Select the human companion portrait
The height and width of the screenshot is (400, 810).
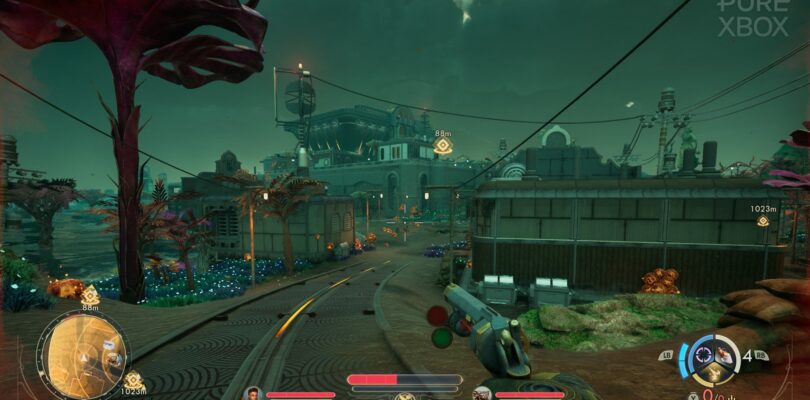coord(252,393)
